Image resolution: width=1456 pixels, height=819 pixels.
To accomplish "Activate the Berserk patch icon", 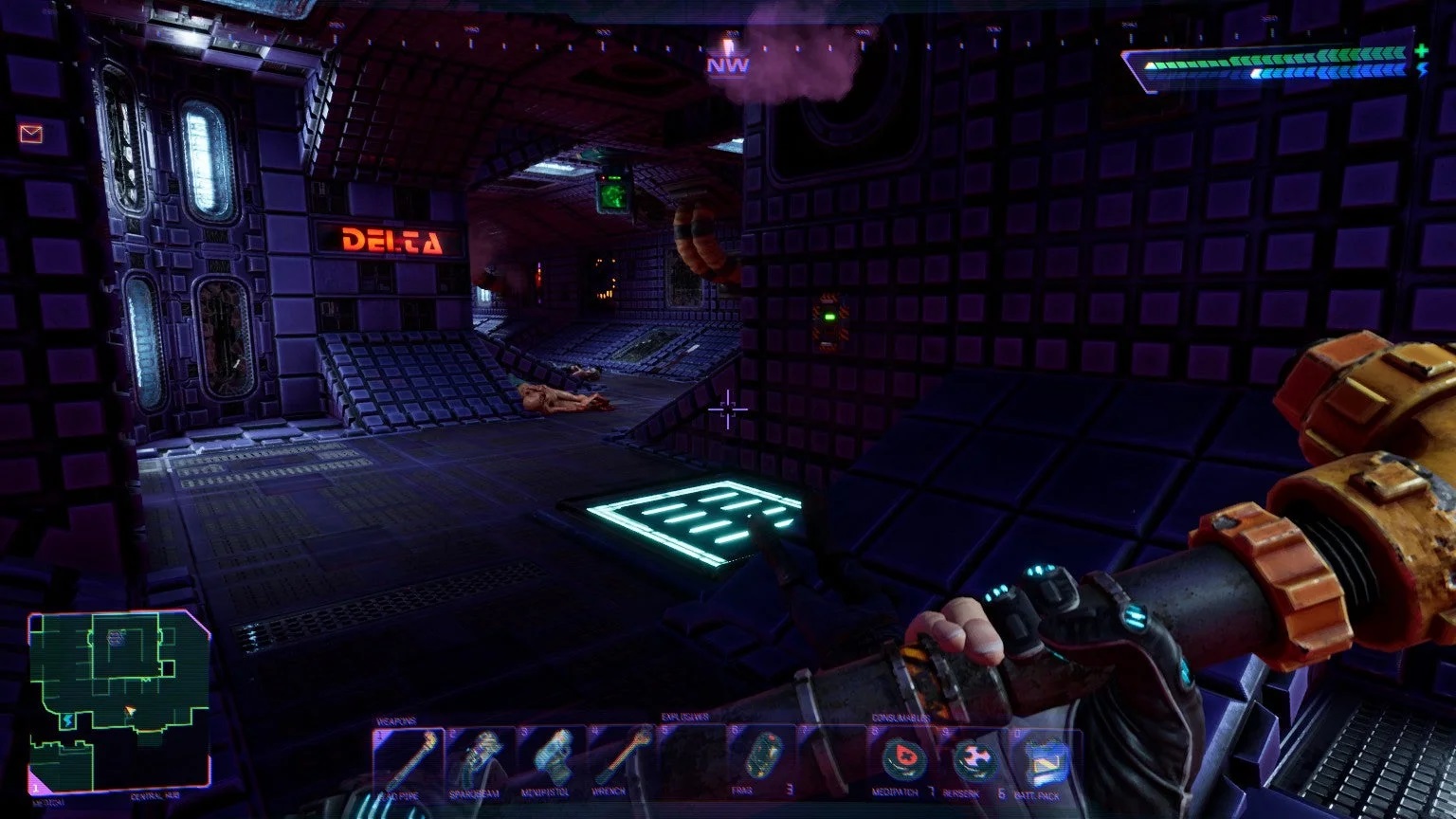I will pyautogui.click(x=976, y=756).
